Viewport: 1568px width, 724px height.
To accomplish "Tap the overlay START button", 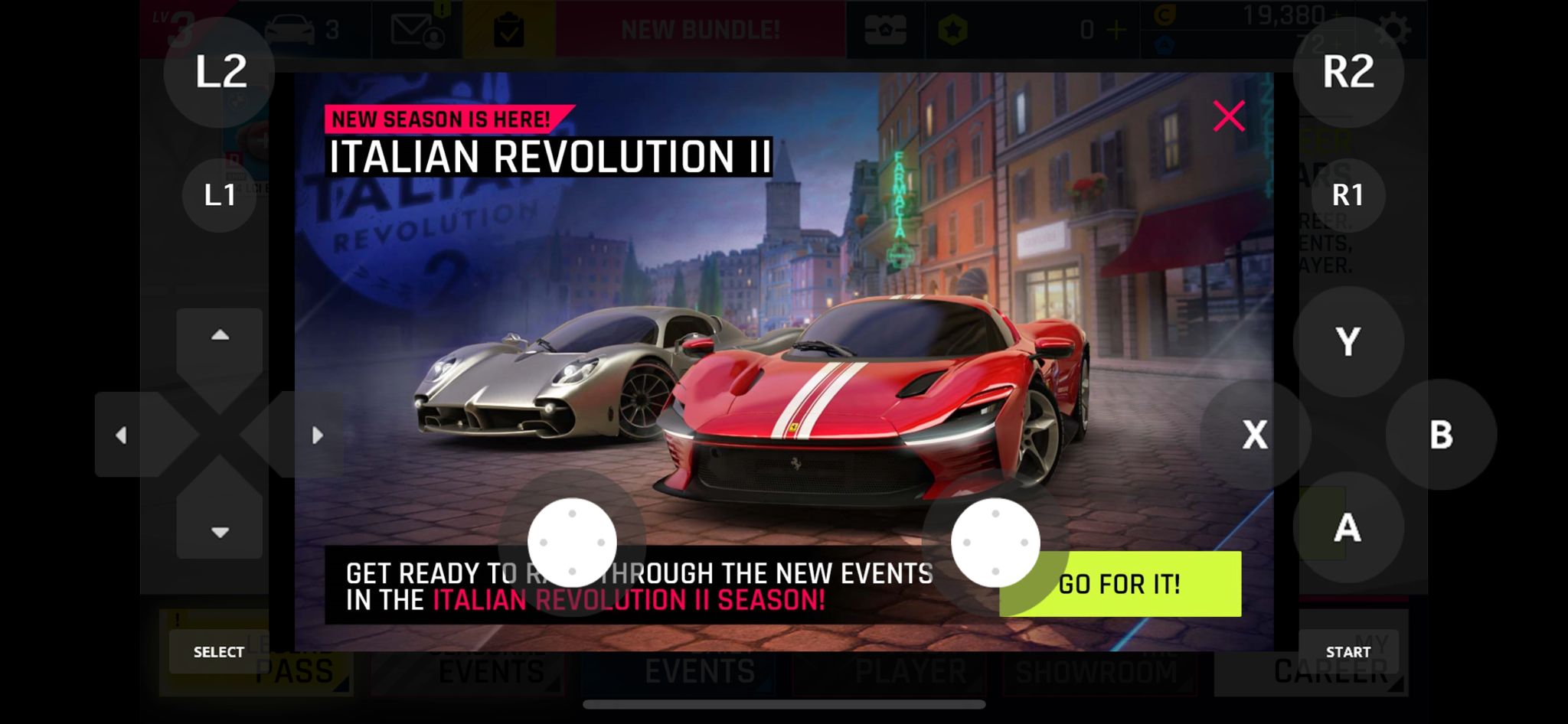I will [1347, 652].
